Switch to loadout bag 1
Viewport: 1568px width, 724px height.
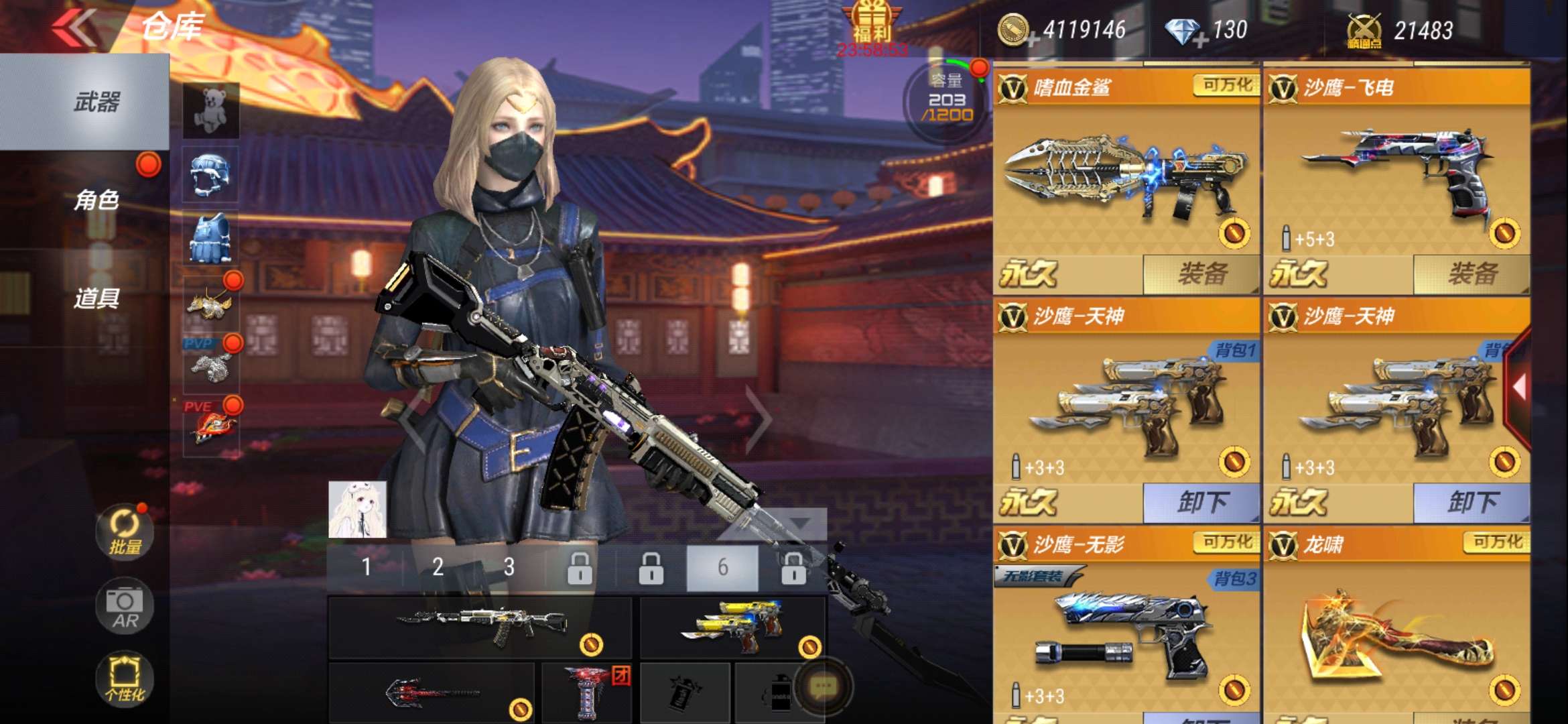tap(366, 567)
